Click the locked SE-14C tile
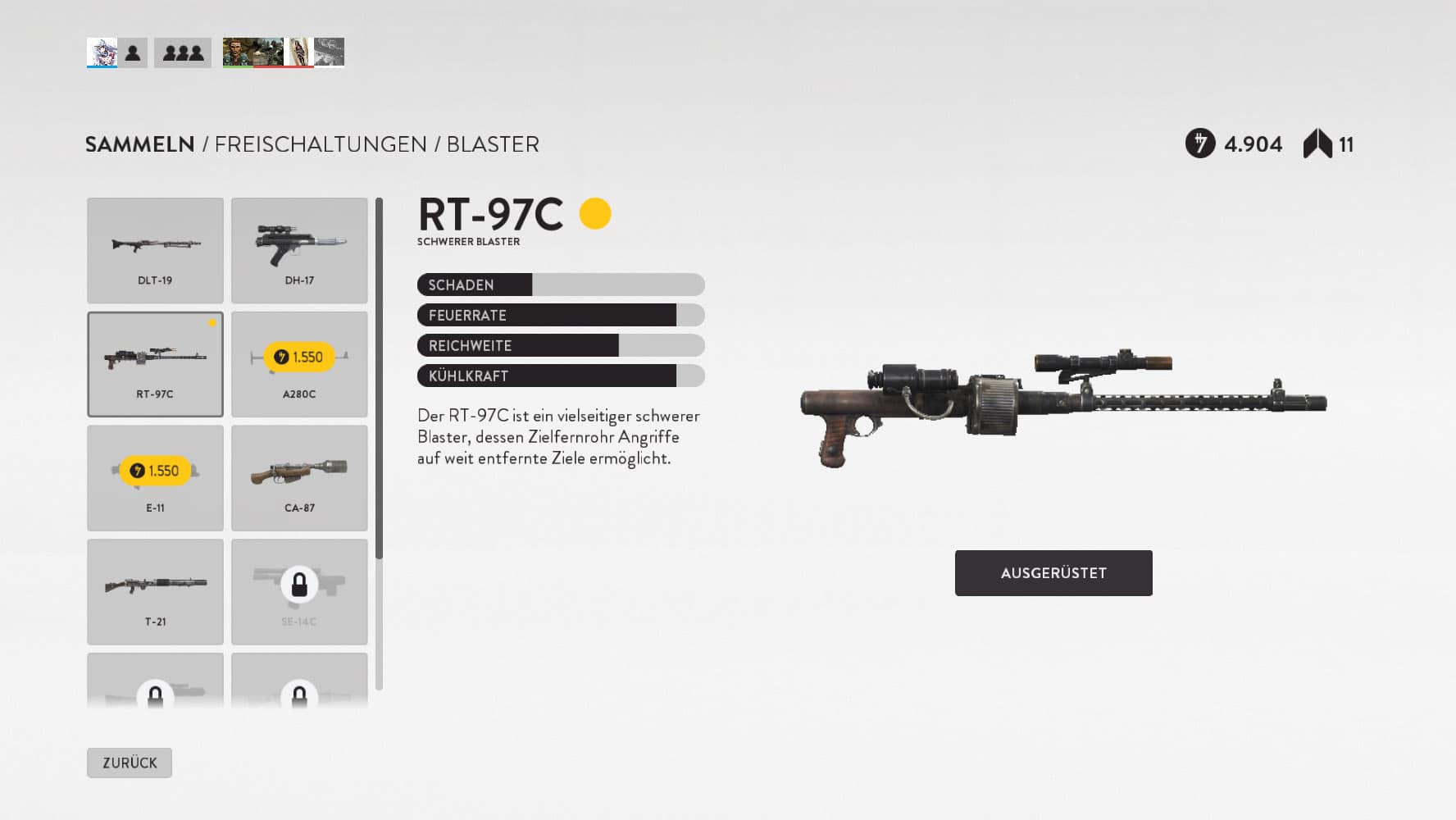1456x820 pixels. click(x=299, y=591)
